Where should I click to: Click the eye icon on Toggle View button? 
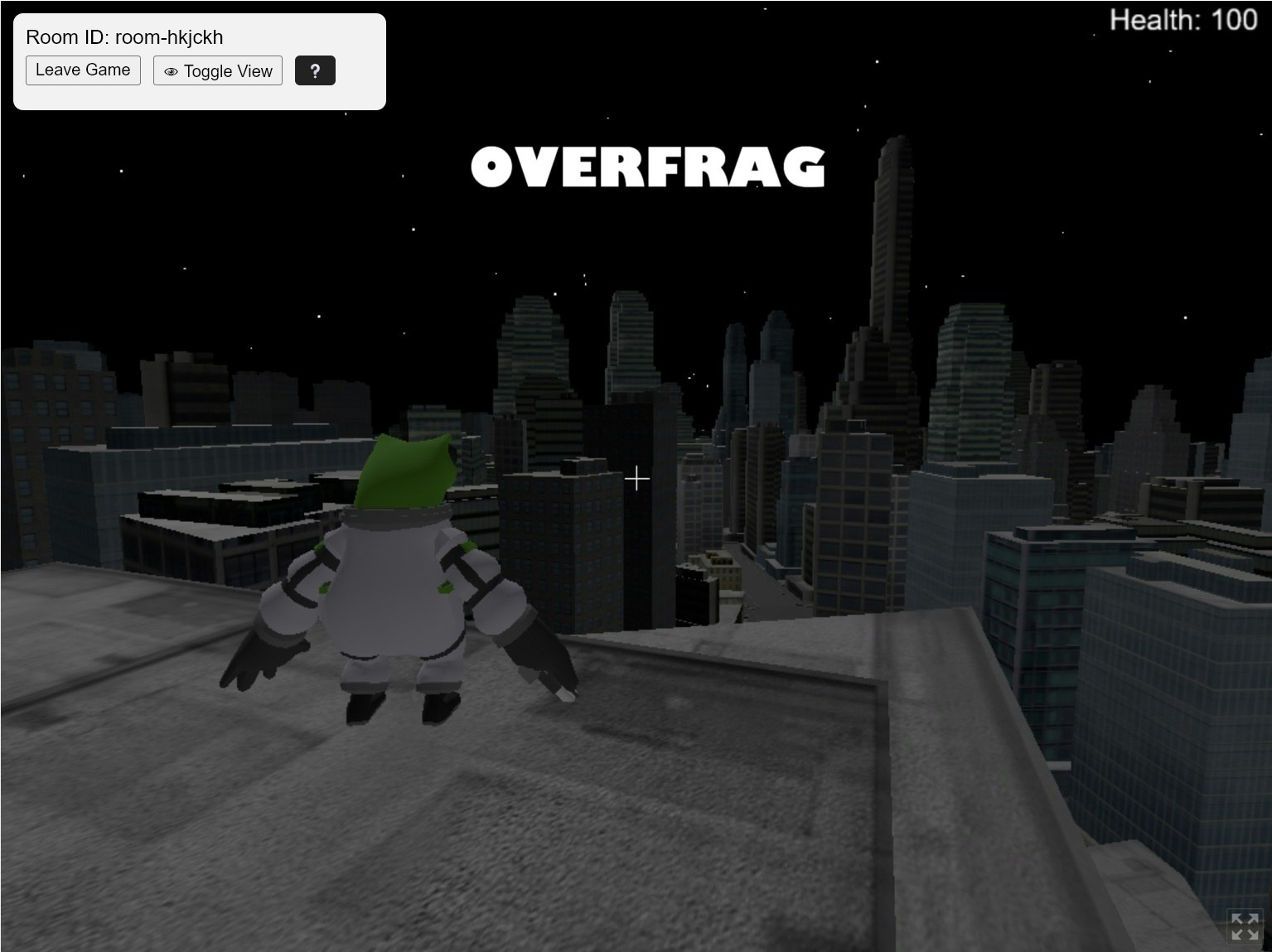tap(171, 71)
